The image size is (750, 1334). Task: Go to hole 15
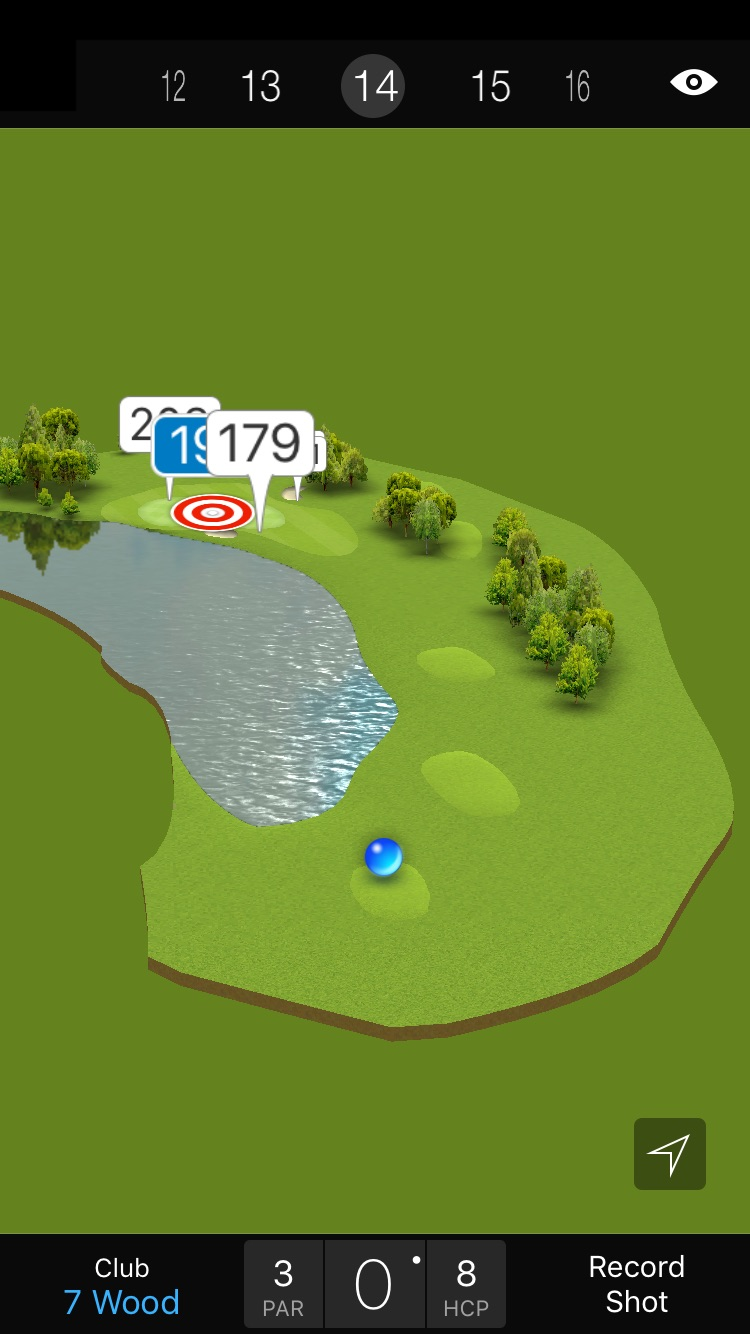click(x=490, y=86)
